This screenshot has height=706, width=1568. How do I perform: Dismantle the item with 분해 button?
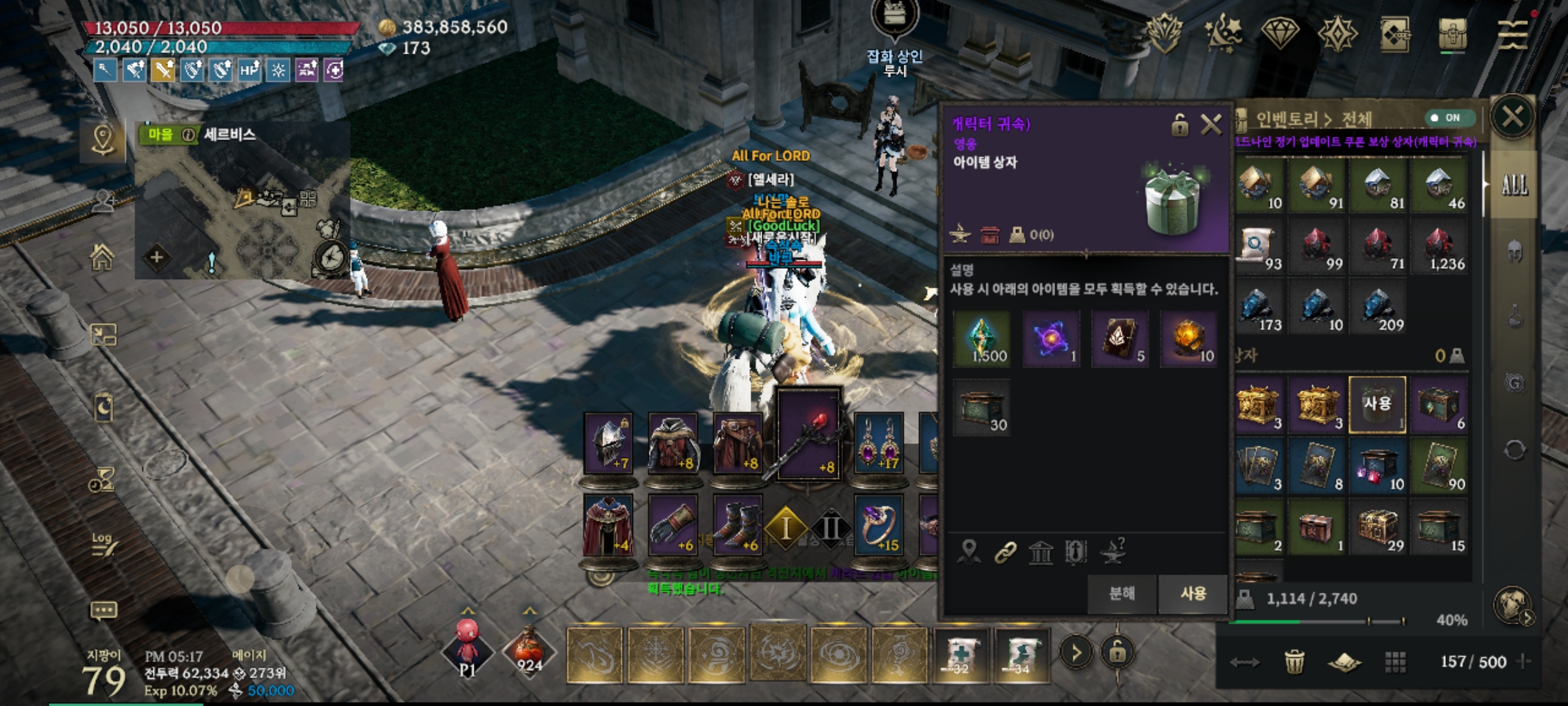tap(1122, 594)
